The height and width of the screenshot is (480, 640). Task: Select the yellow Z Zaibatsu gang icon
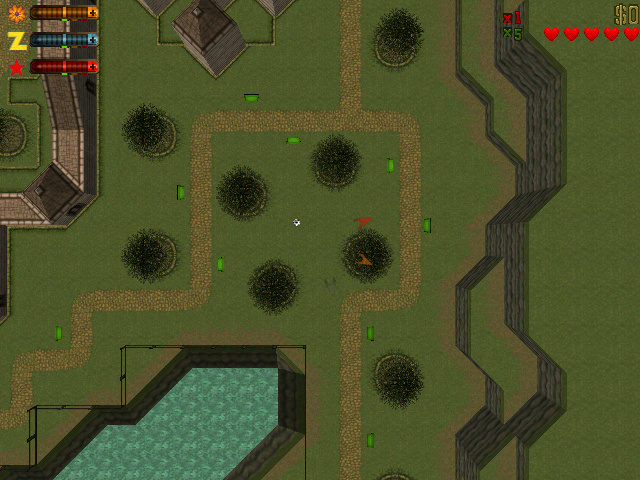pos(16,40)
